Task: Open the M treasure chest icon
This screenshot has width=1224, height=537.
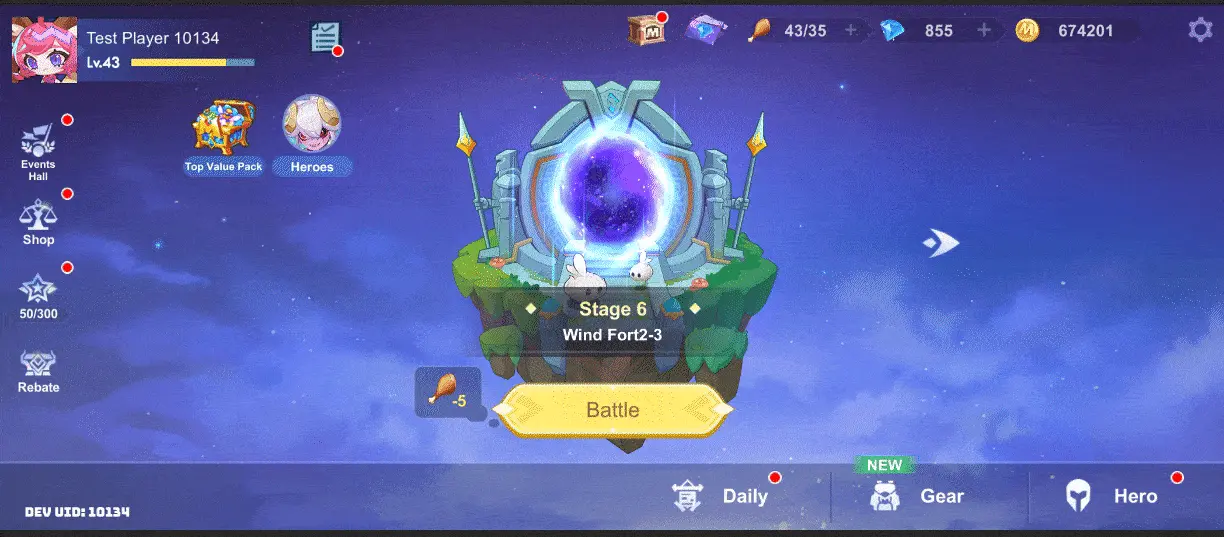Action: coord(645,30)
